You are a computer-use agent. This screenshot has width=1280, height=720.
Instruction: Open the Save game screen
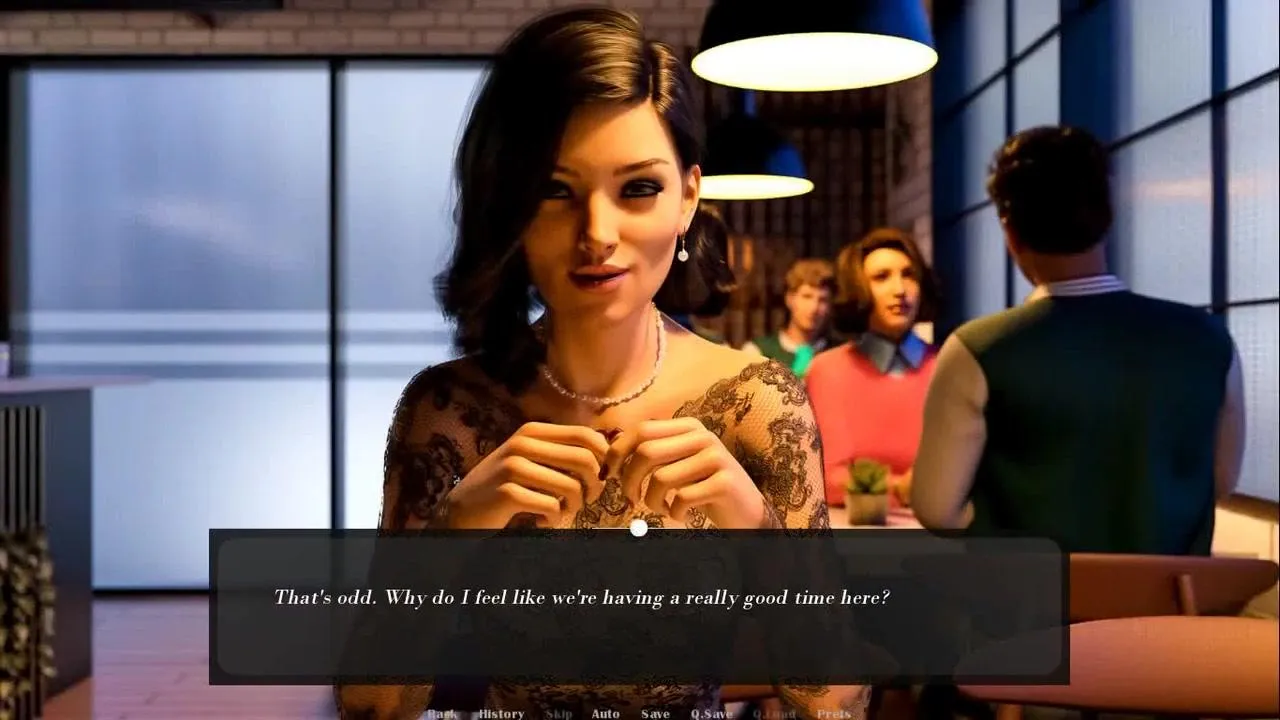(655, 714)
